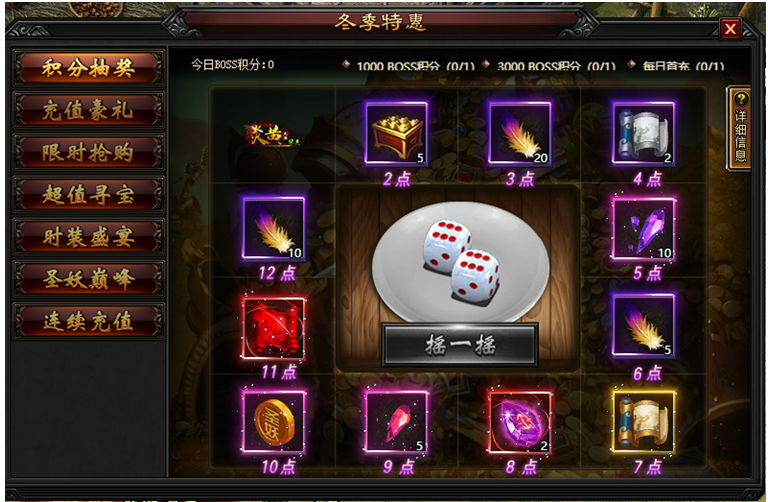
Task: Pick the 4点 blue scroll reward
Action: tap(643, 133)
